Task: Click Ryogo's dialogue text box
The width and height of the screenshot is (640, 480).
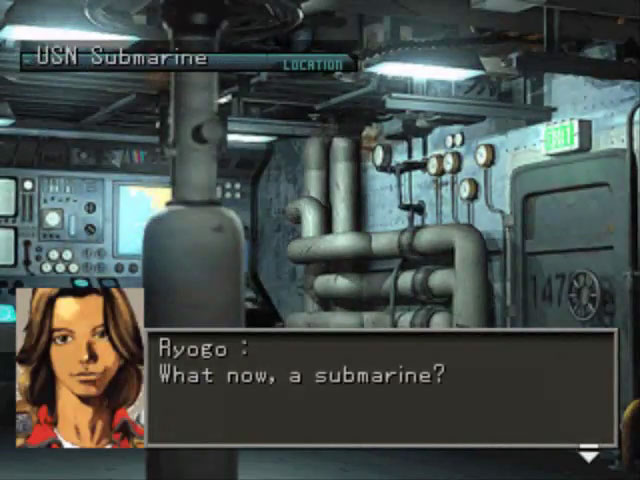Action: [381, 387]
